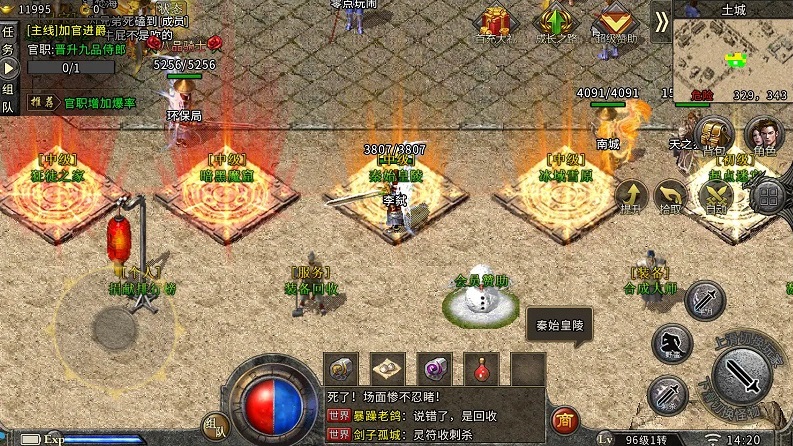Use the red potion in the quick slot
Viewport: 793px width, 446px height.
483,368
